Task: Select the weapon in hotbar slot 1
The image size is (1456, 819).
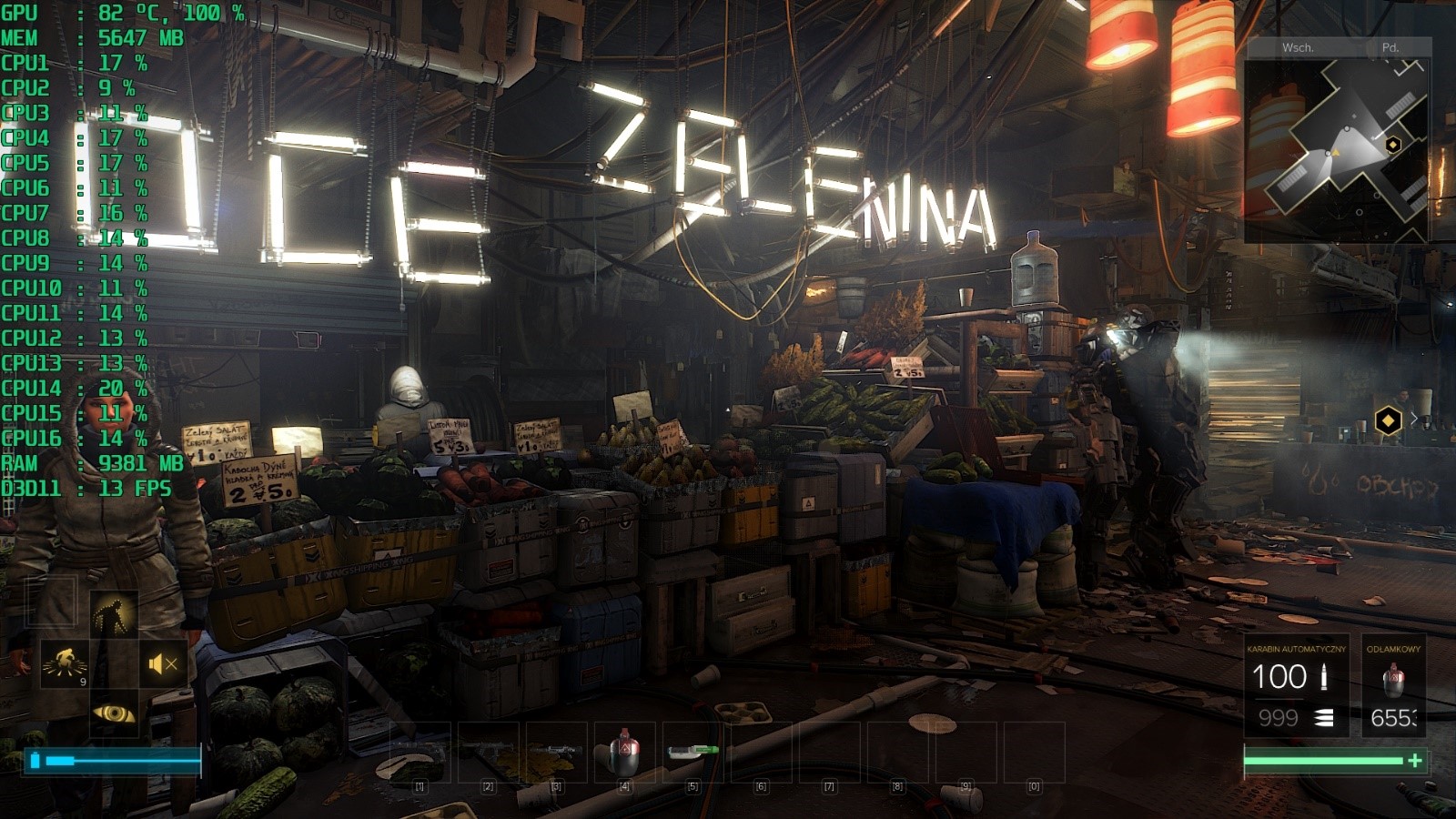Action: [x=420, y=752]
